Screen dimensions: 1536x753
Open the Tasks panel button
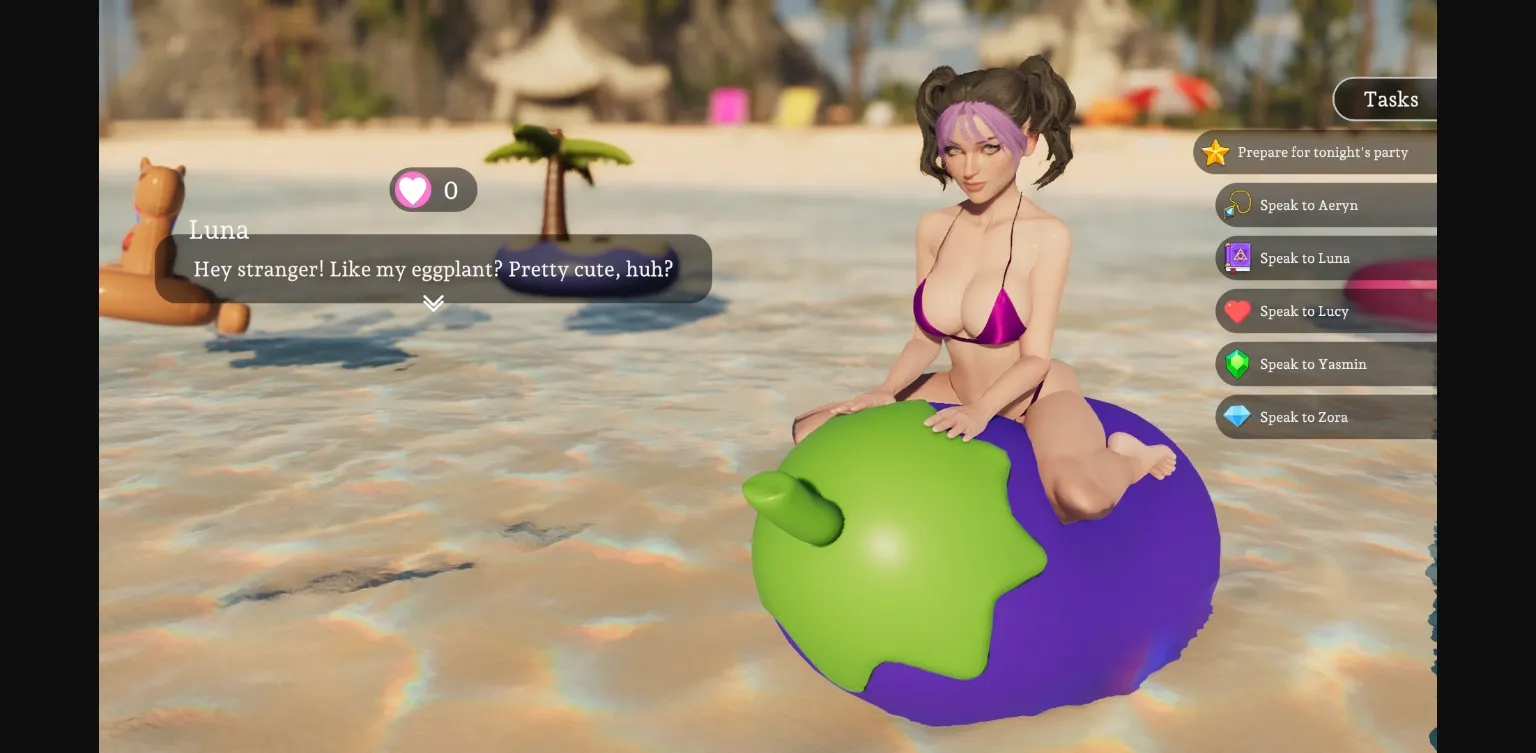click(1389, 99)
